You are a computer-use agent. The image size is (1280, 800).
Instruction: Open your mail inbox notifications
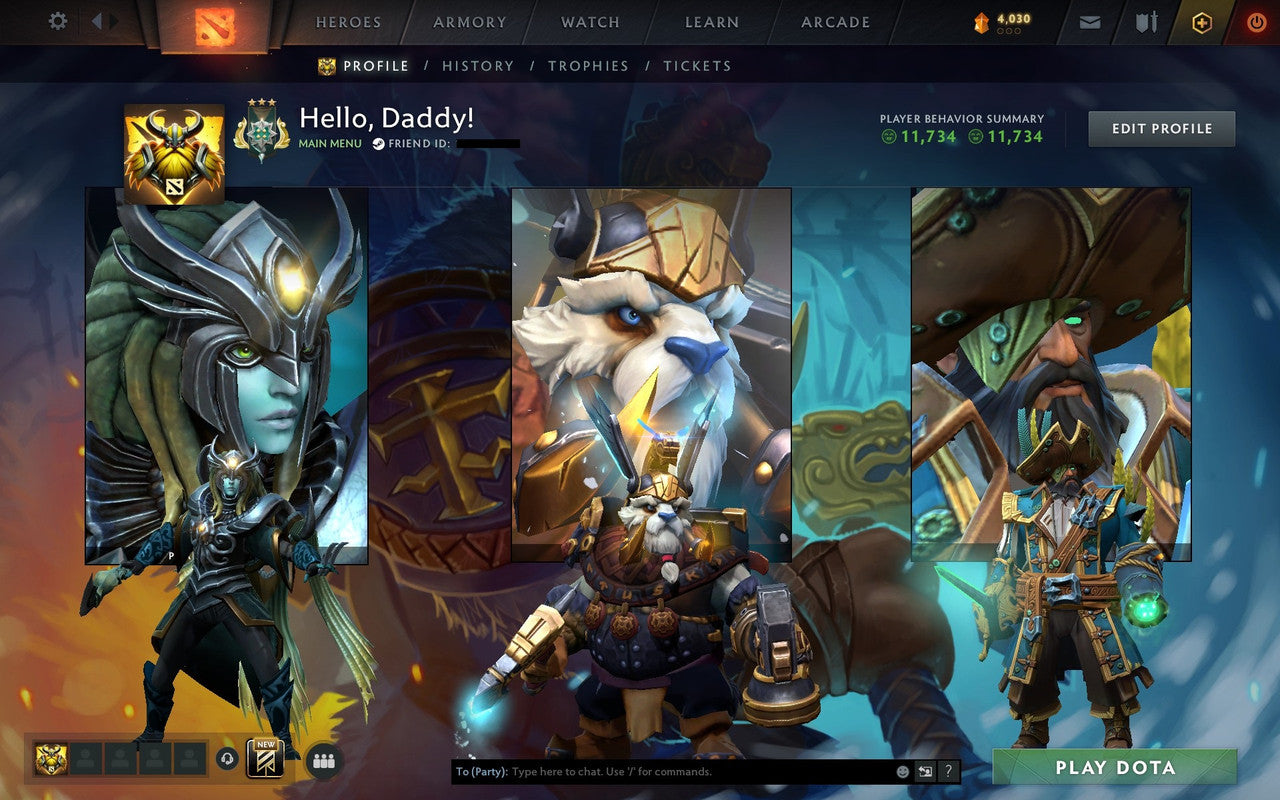point(1089,21)
